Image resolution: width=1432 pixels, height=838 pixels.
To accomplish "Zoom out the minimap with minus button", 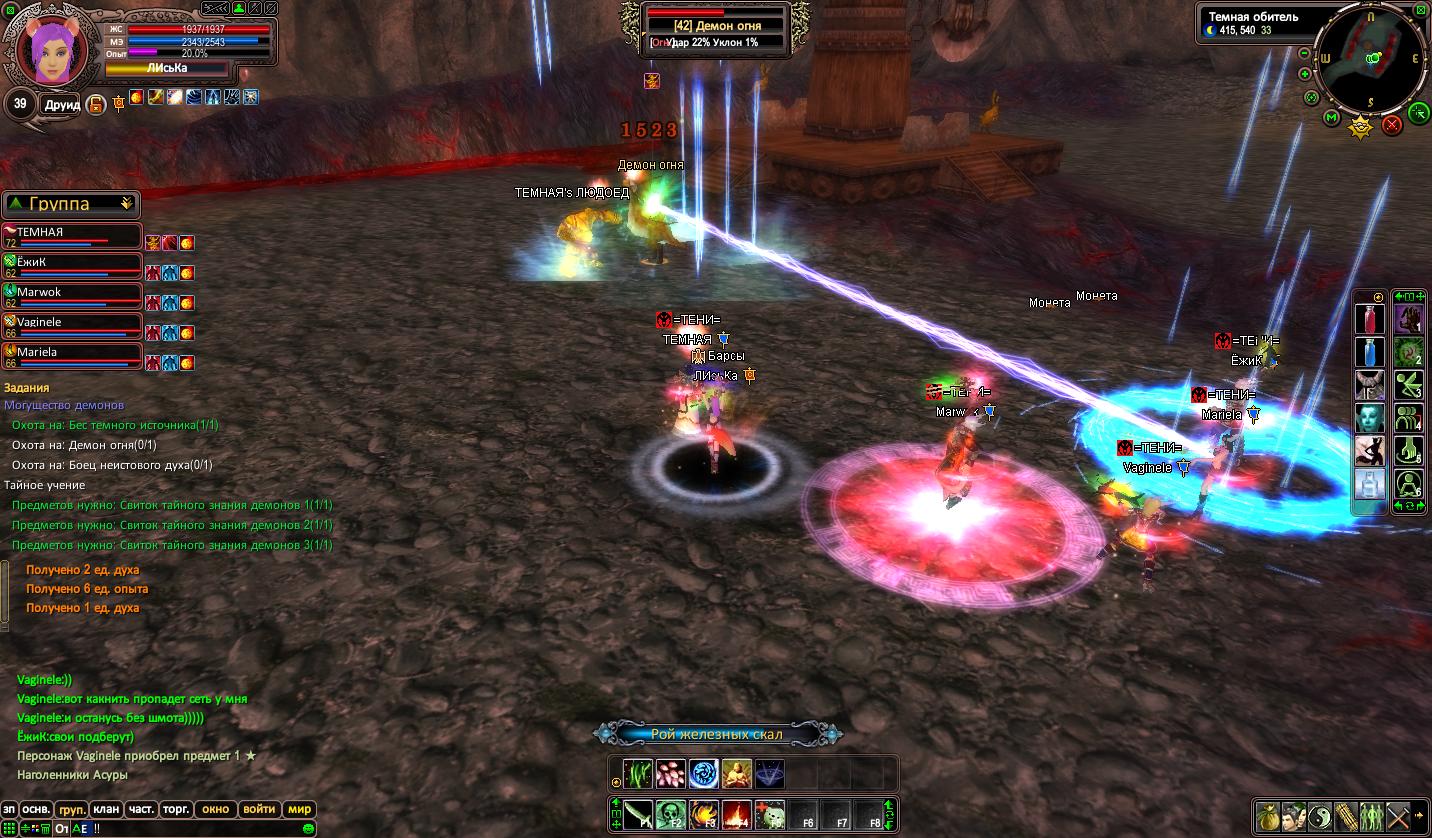I will (x=1305, y=53).
